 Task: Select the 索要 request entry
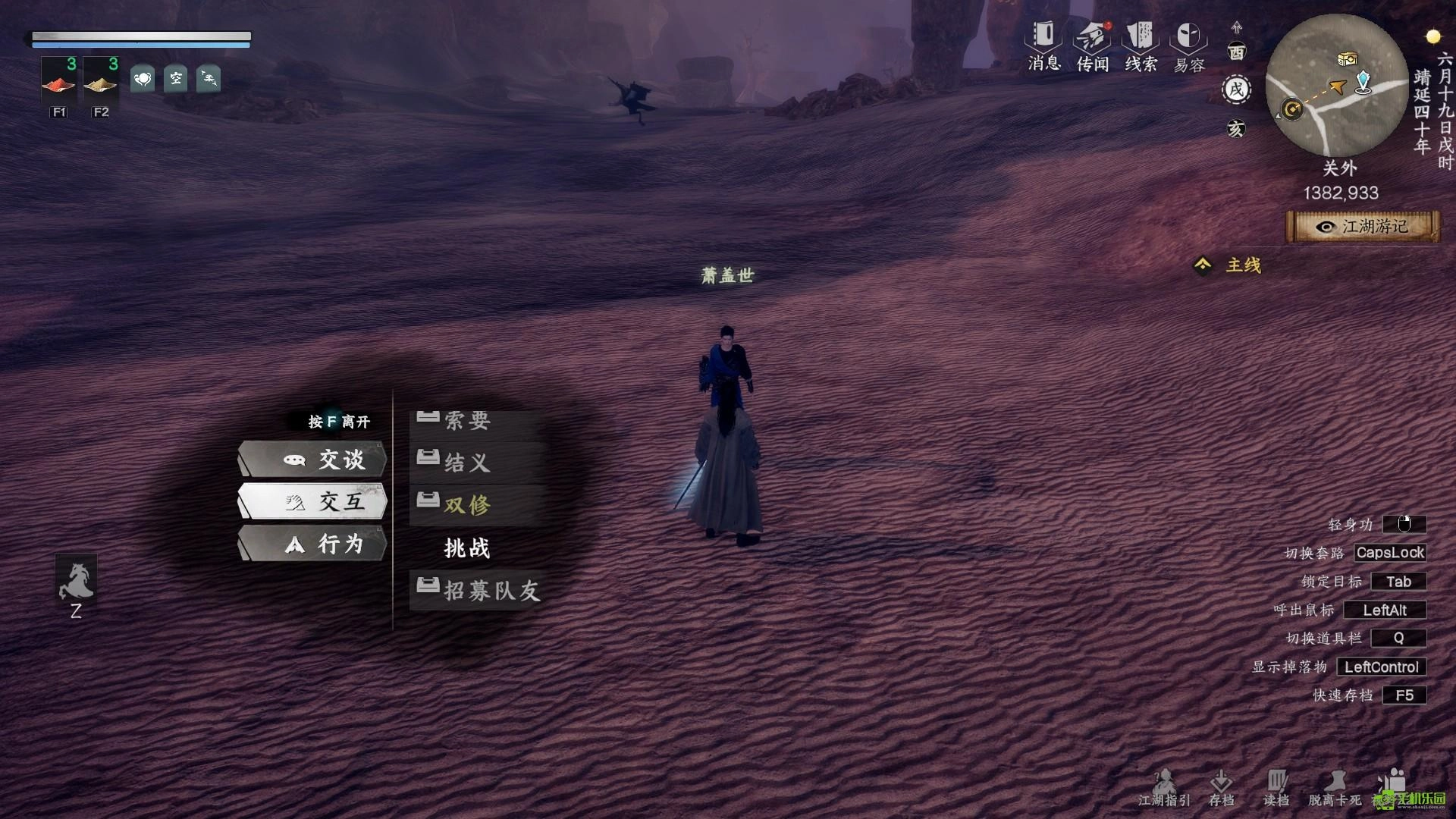pos(466,421)
